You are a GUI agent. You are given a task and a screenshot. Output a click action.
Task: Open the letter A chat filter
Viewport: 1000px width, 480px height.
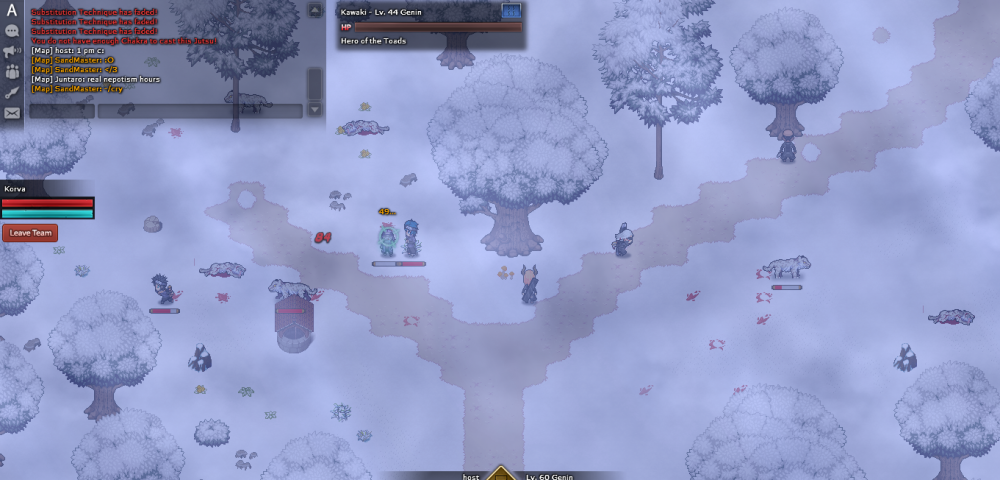point(12,11)
